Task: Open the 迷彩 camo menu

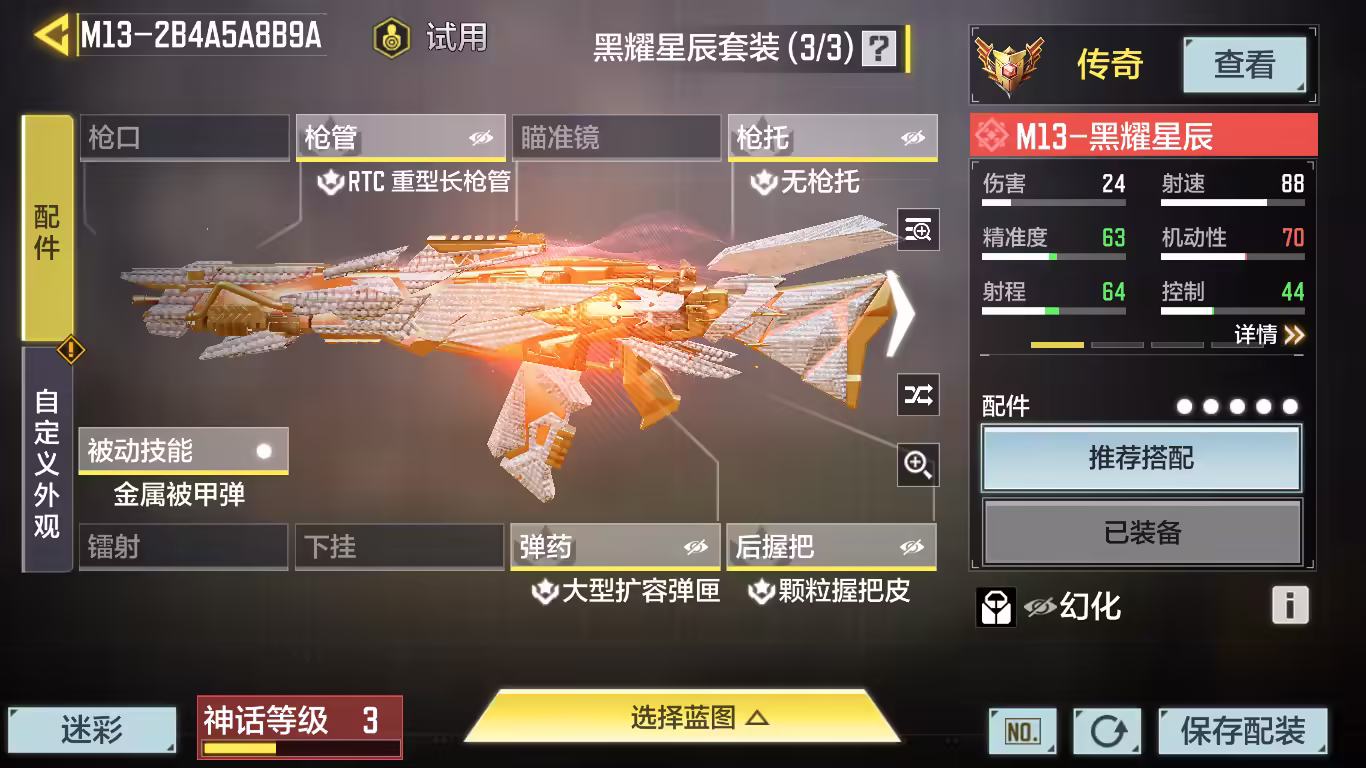Action: point(92,730)
